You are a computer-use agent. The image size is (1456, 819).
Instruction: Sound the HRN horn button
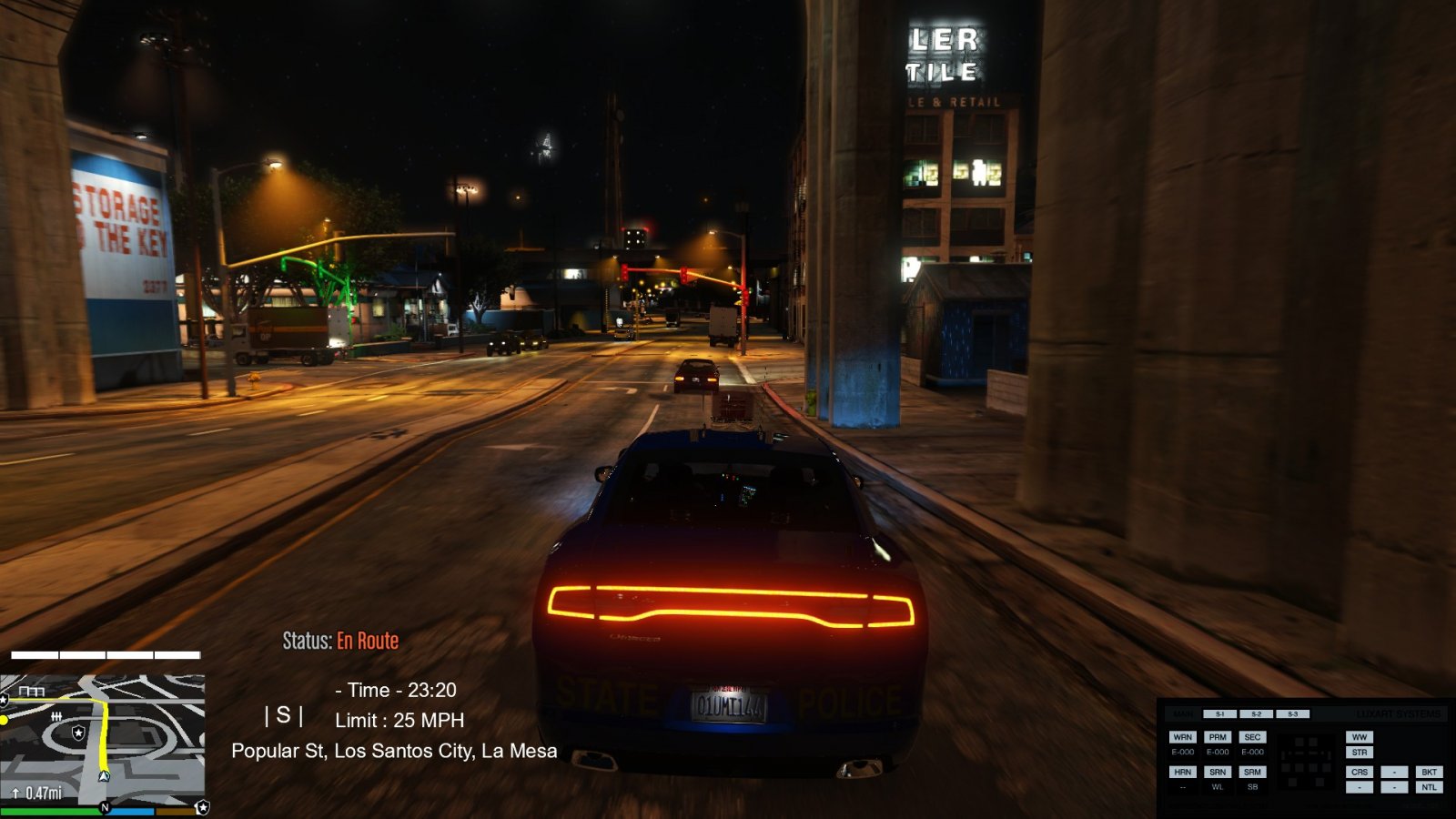(1182, 772)
